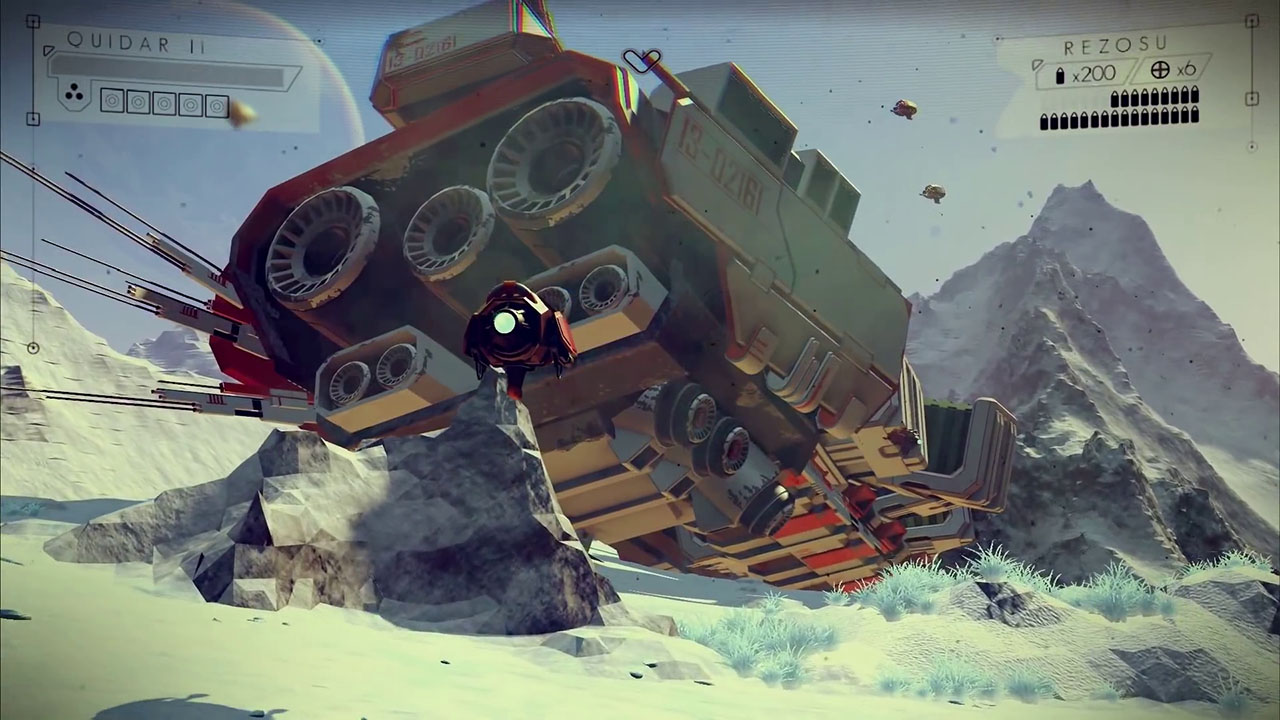Click the x6 grenade count
Screen dimensions: 1280x720
pyautogui.click(x=1187, y=71)
